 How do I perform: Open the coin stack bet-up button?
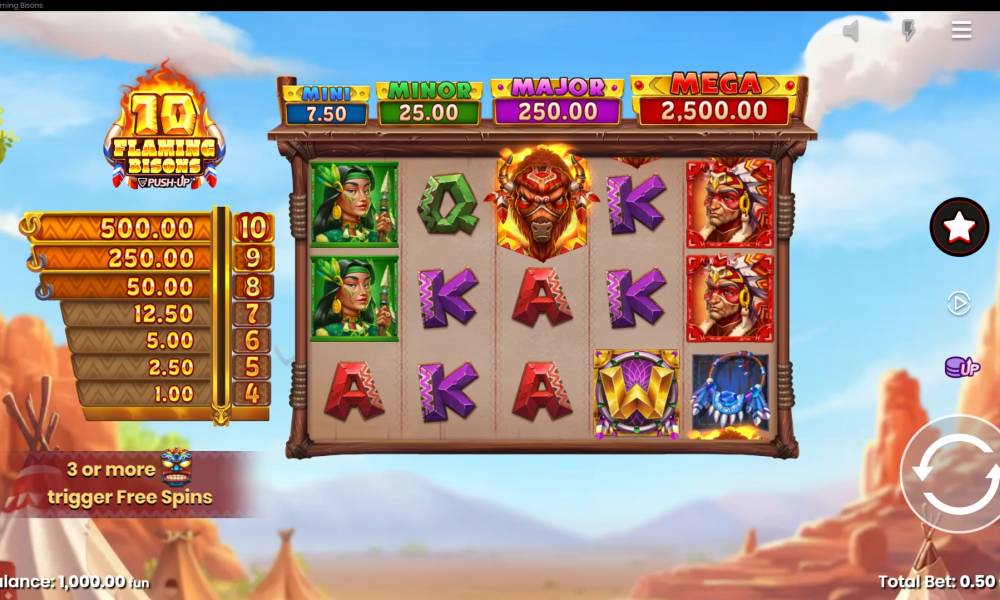[961, 367]
